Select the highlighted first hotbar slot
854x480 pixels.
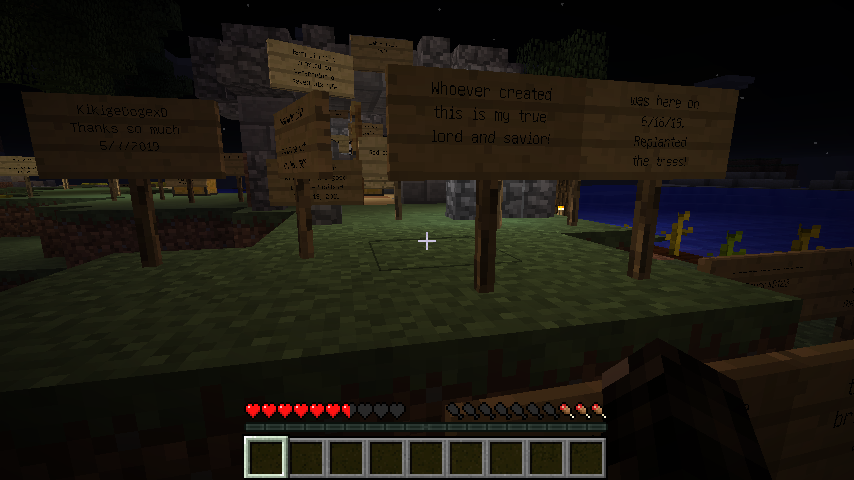coord(266,457)
